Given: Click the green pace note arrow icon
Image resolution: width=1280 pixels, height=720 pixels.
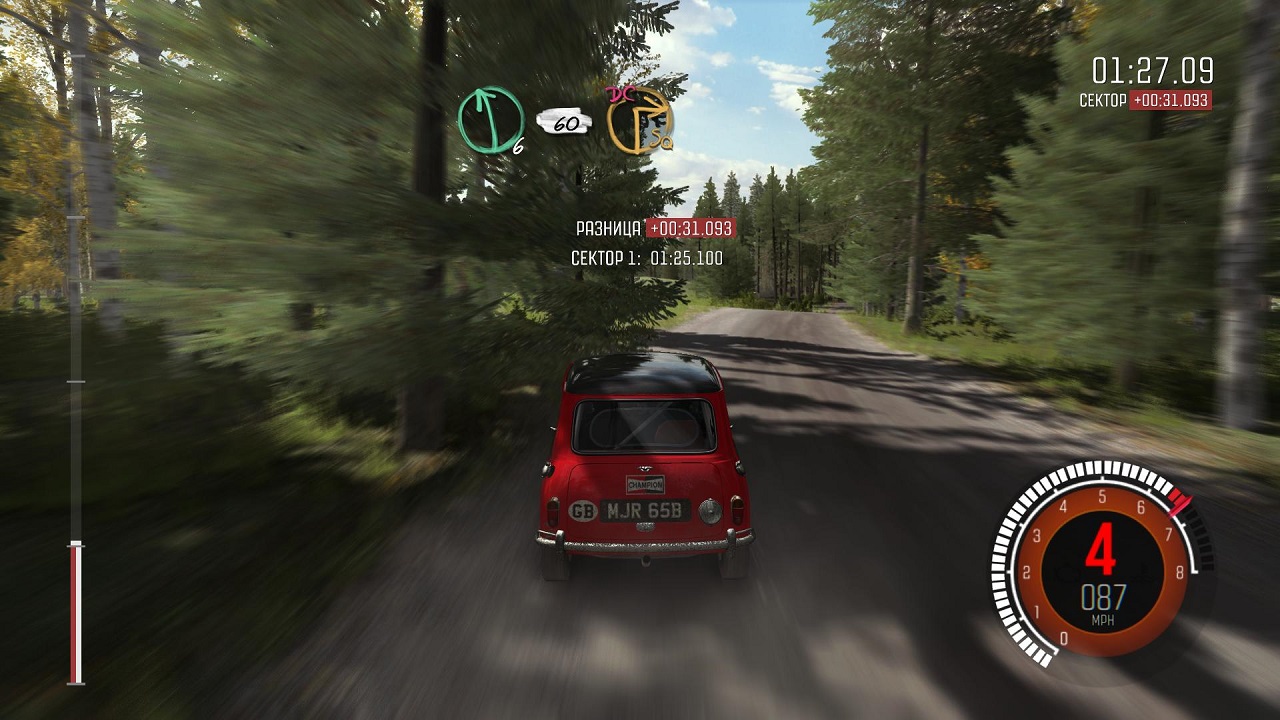Looking at the screenshot, I should (491, 120).
